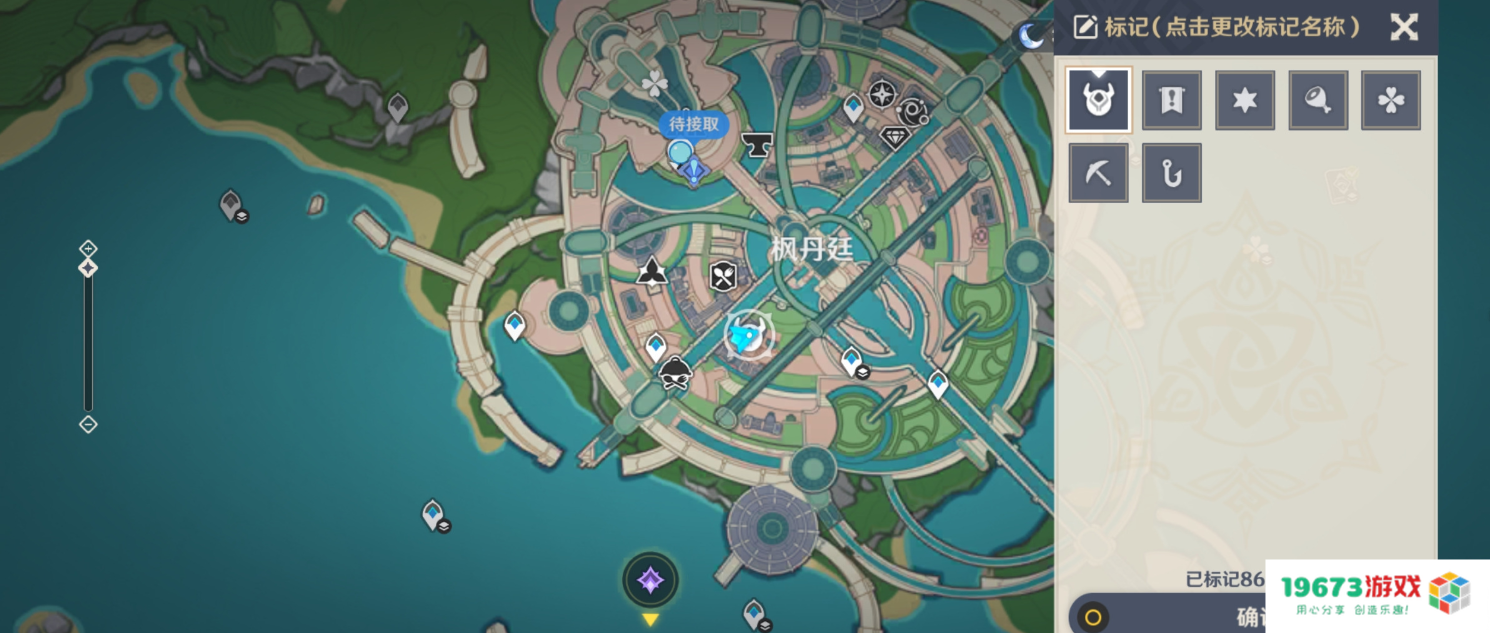
Task: Select the restaurant fork-and-knife map icon
Action: click(x=723, y=276)
